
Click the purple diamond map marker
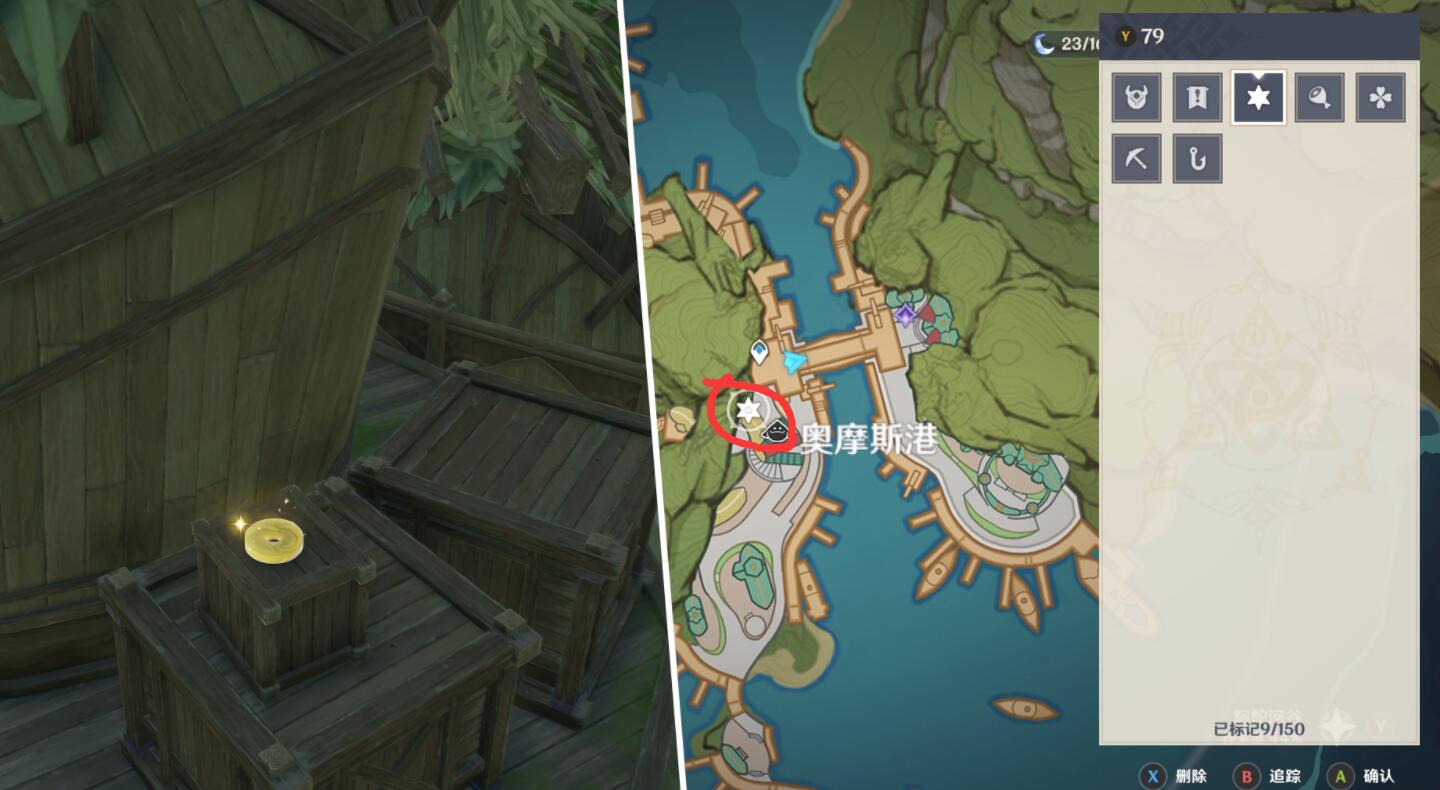(x=905, y=315)
